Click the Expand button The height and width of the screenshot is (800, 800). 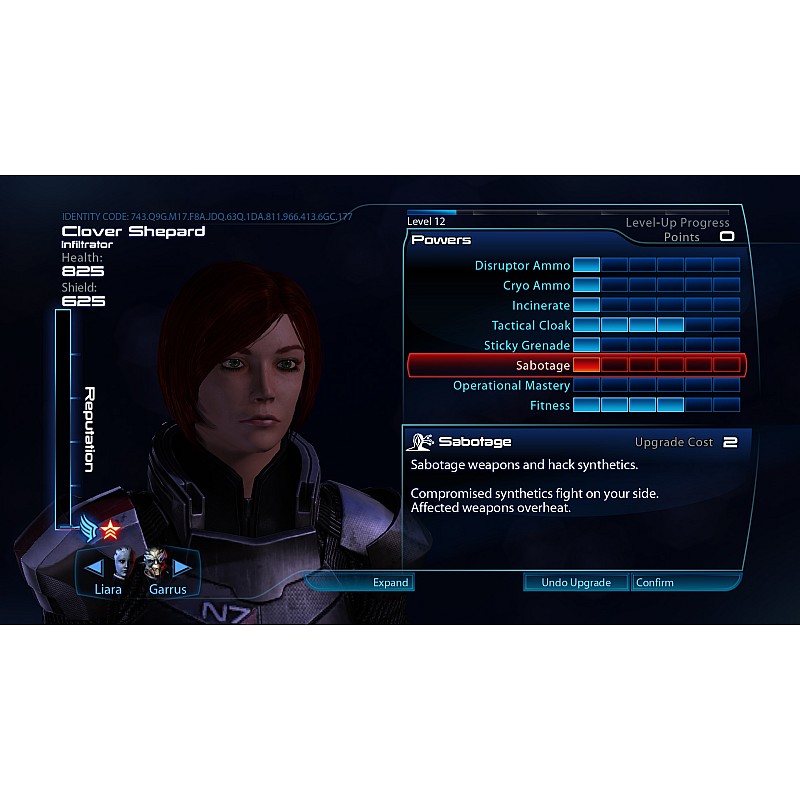click(x=390, y=582)
